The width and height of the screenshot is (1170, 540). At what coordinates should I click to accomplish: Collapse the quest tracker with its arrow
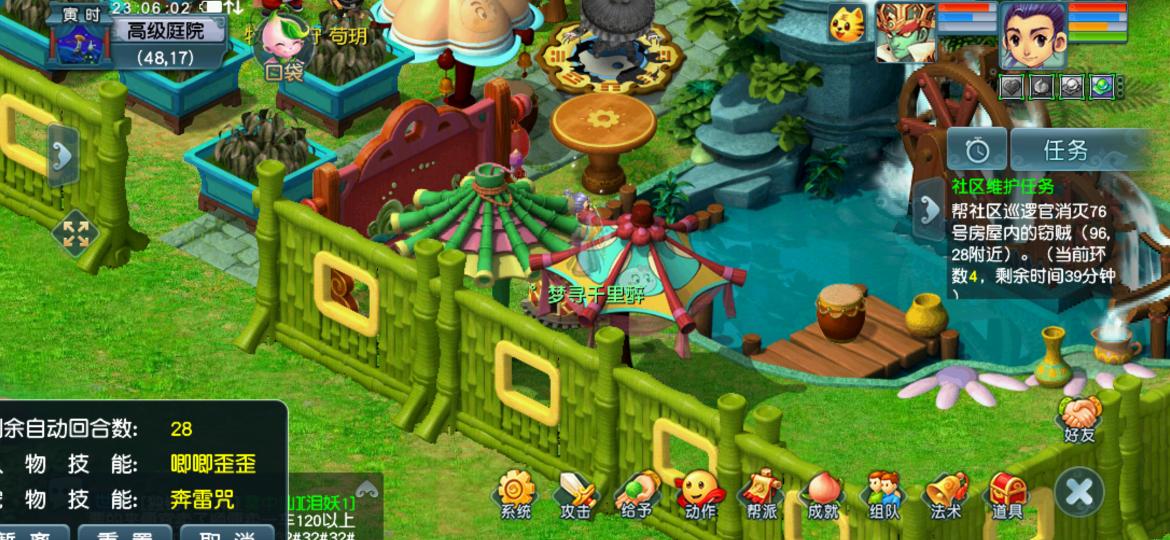(926, 210)
